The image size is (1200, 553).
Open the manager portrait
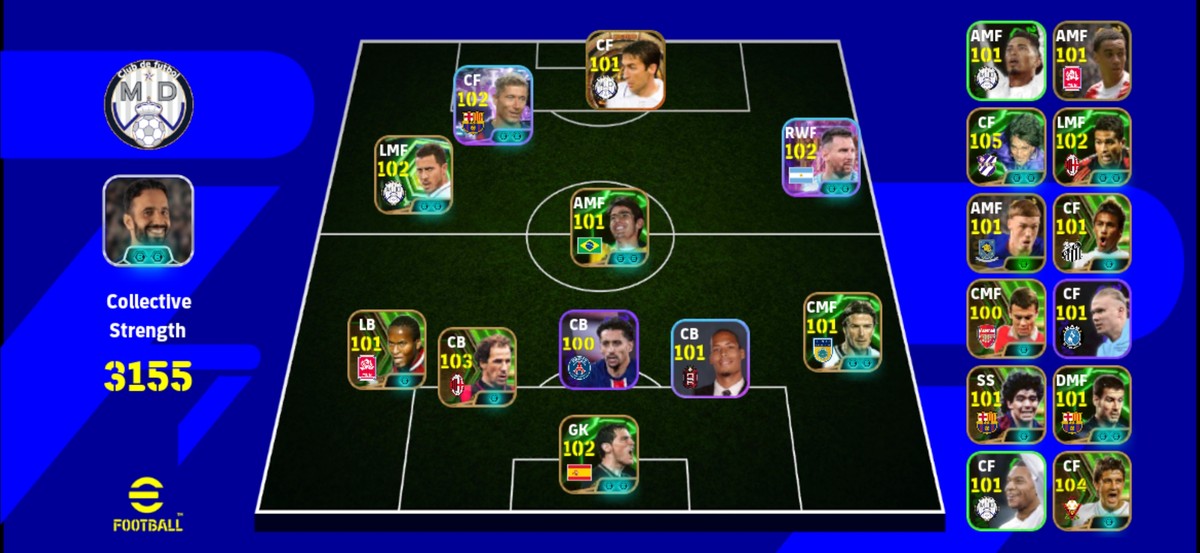pyautogui.click(x=148, y=221)
